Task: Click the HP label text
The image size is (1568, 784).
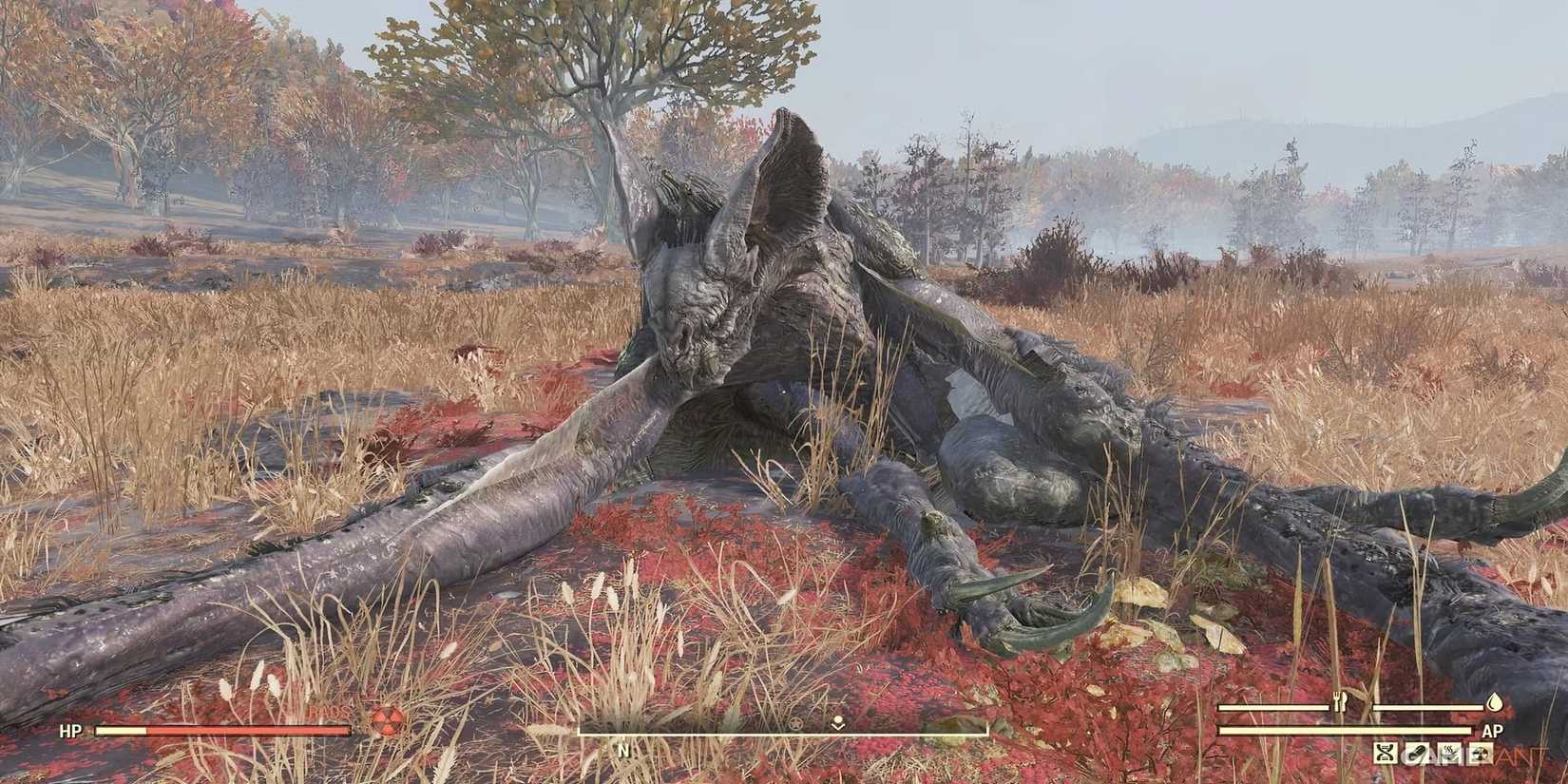Action: point(72,731)
